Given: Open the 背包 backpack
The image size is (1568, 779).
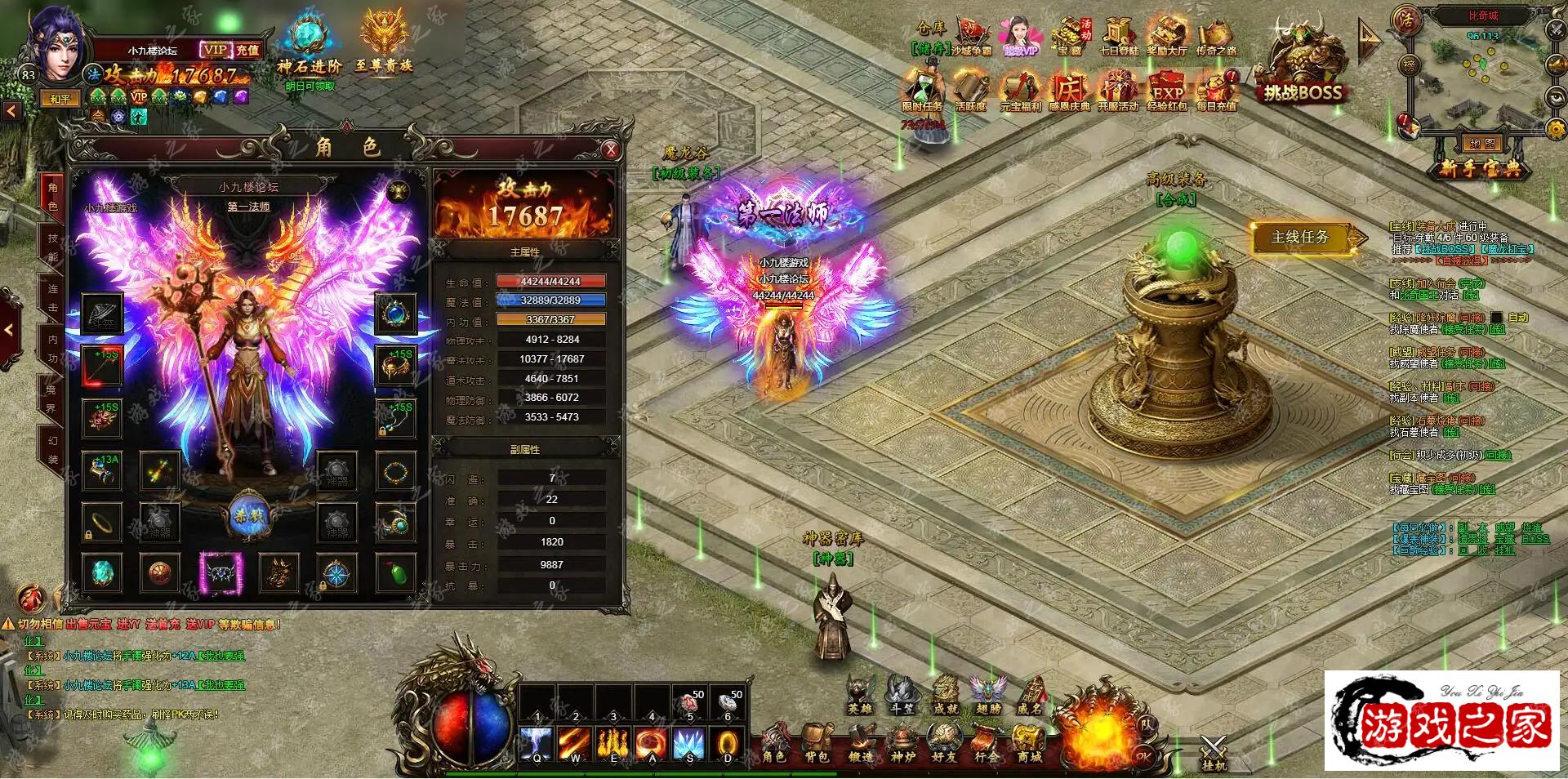Looking at the screenshot, I should pos(816,742).
